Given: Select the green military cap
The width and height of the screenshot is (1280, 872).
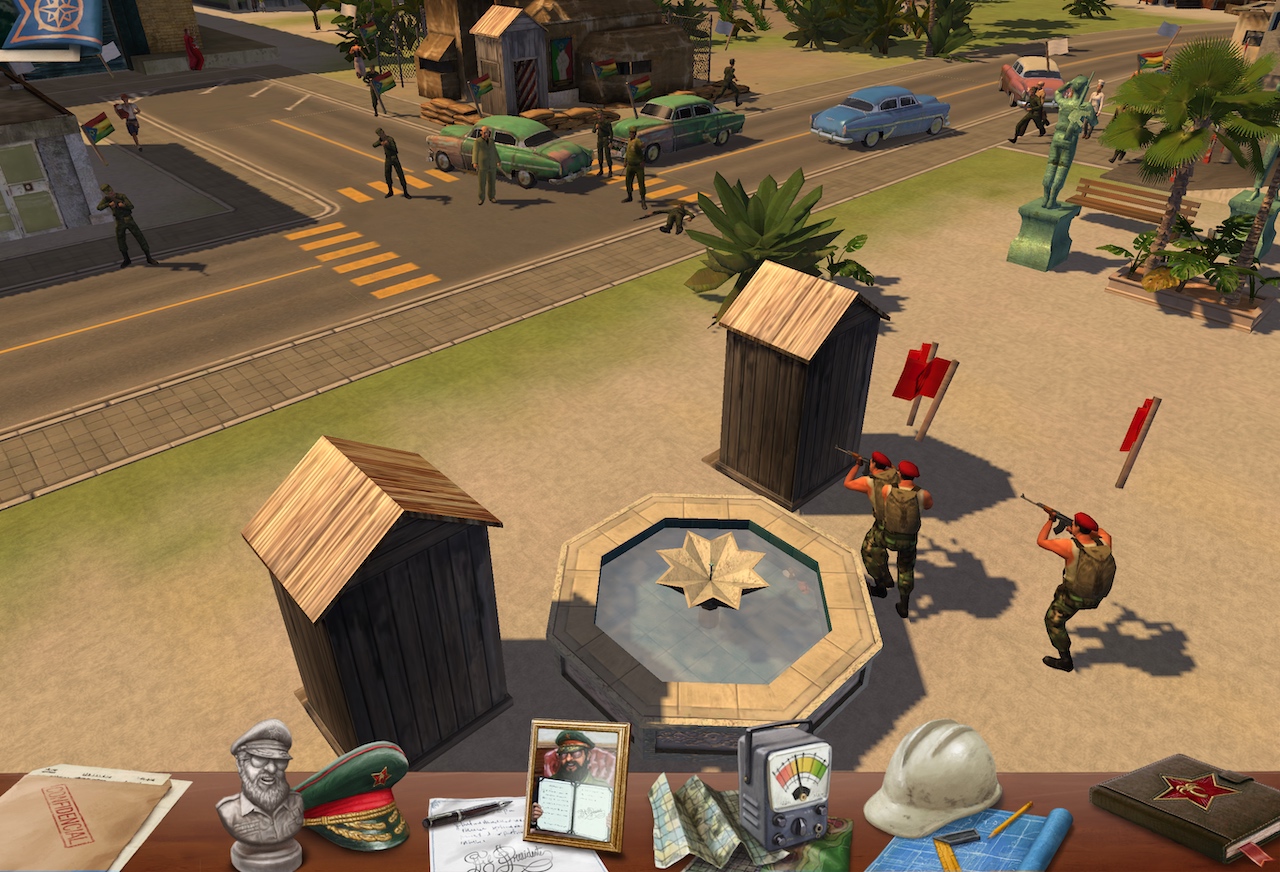Looking at the screenshot, I should tap(354, 796).
